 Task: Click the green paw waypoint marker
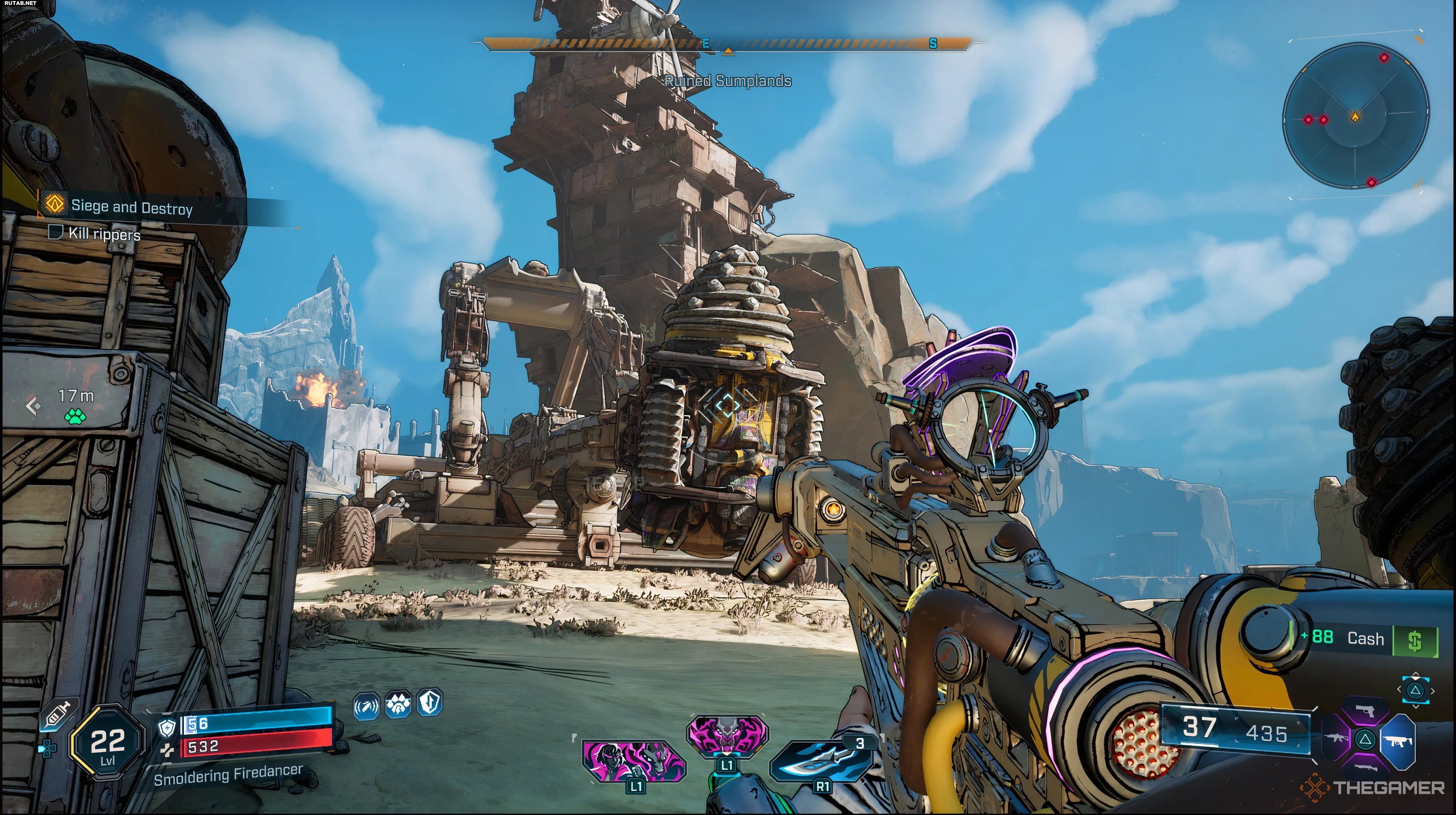coord(75,417)
